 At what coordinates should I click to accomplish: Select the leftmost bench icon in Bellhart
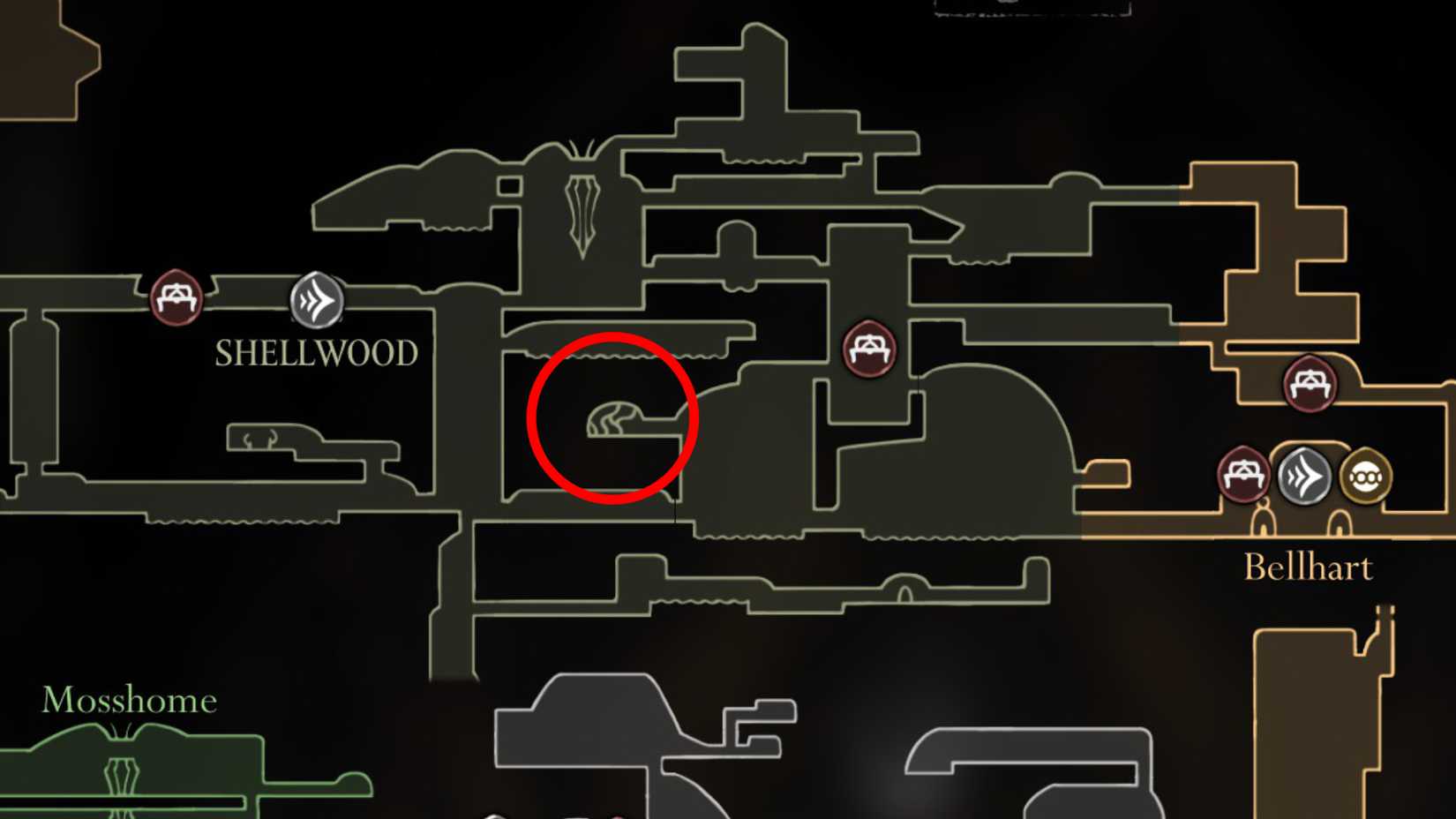tap(1245, 473)
